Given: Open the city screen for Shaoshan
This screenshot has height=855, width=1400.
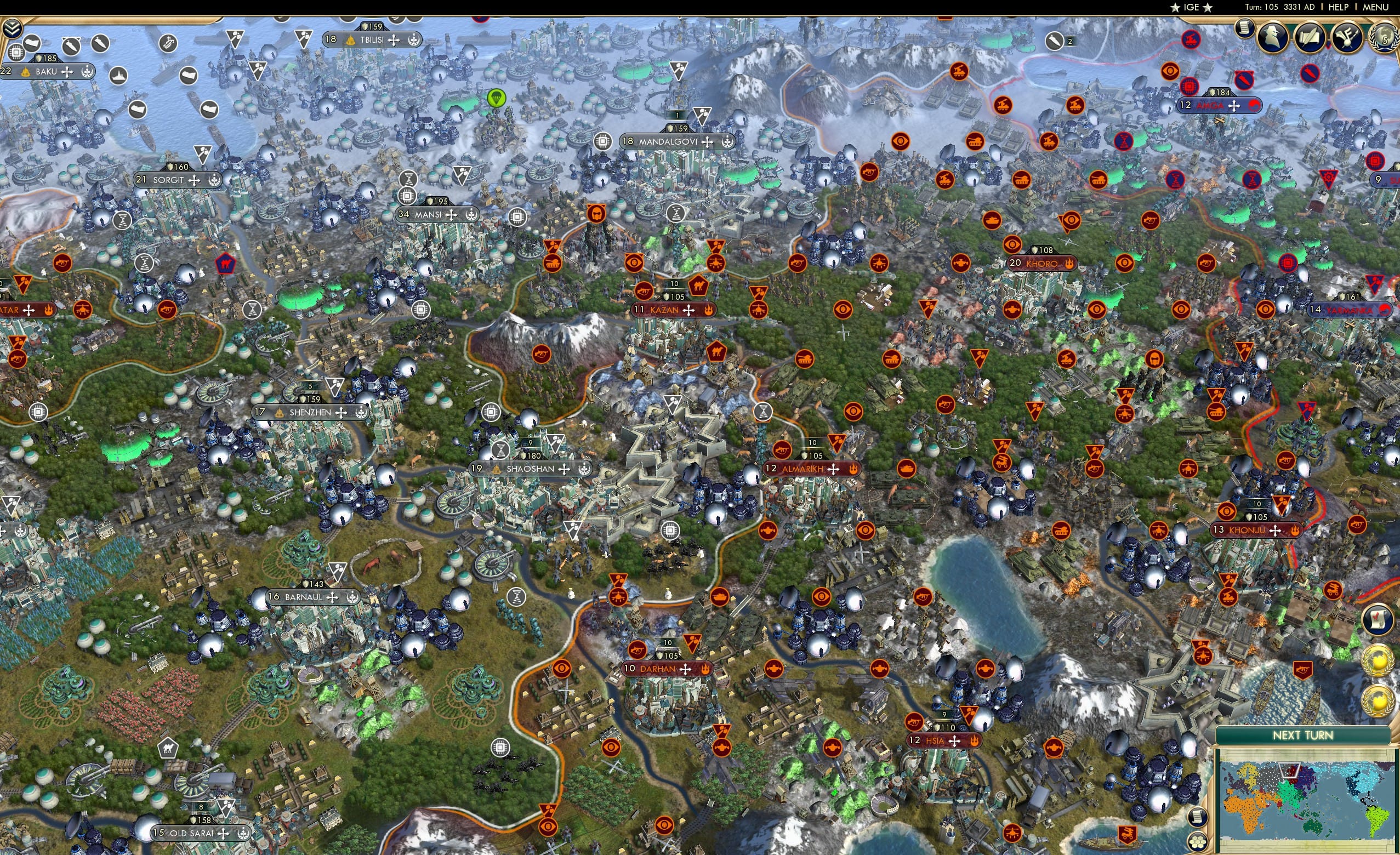Looking at the screenshot, I should tap(532, 469).
